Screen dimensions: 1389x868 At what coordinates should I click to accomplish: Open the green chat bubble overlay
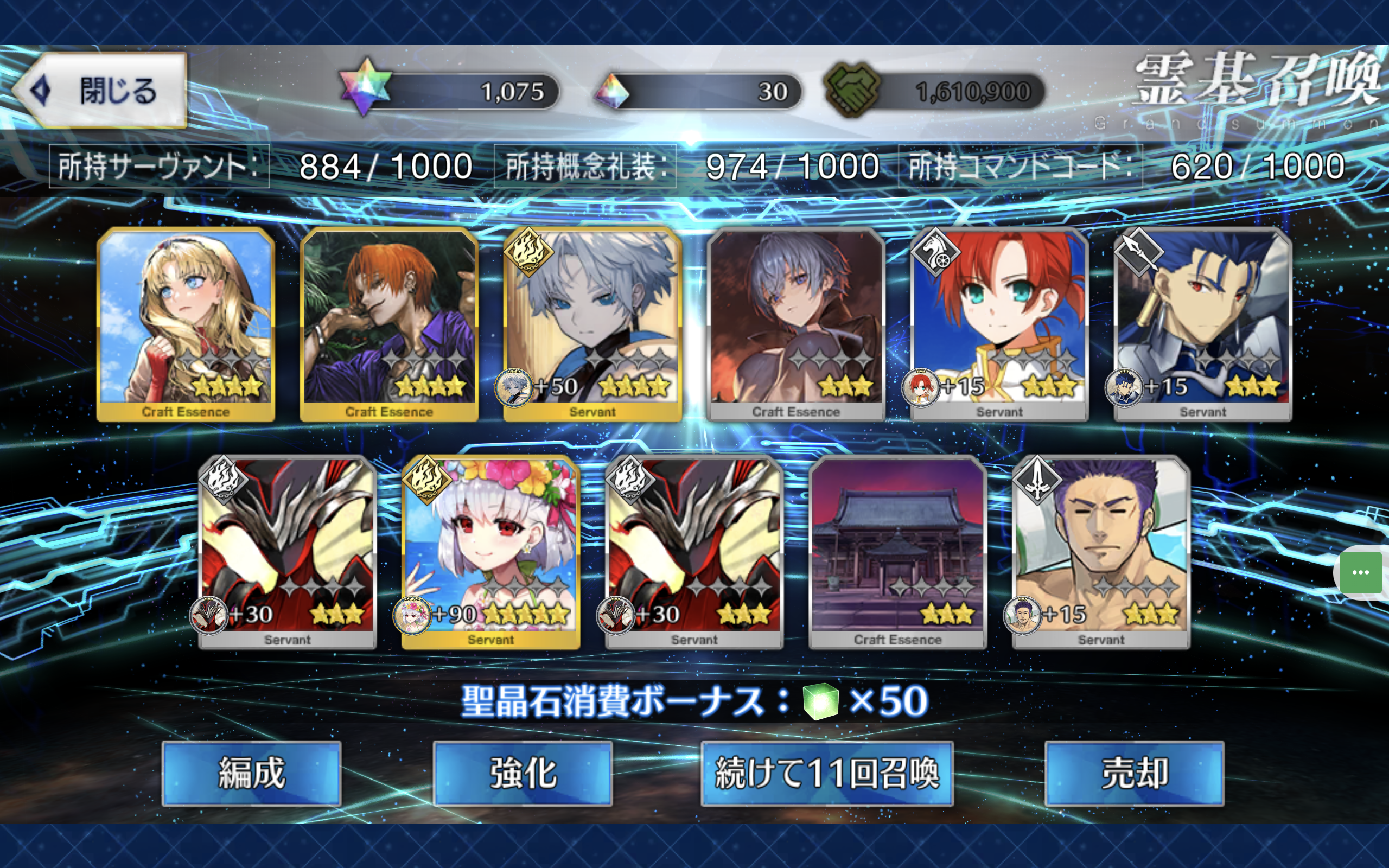pyautogui.click(x=1361, y=572)
